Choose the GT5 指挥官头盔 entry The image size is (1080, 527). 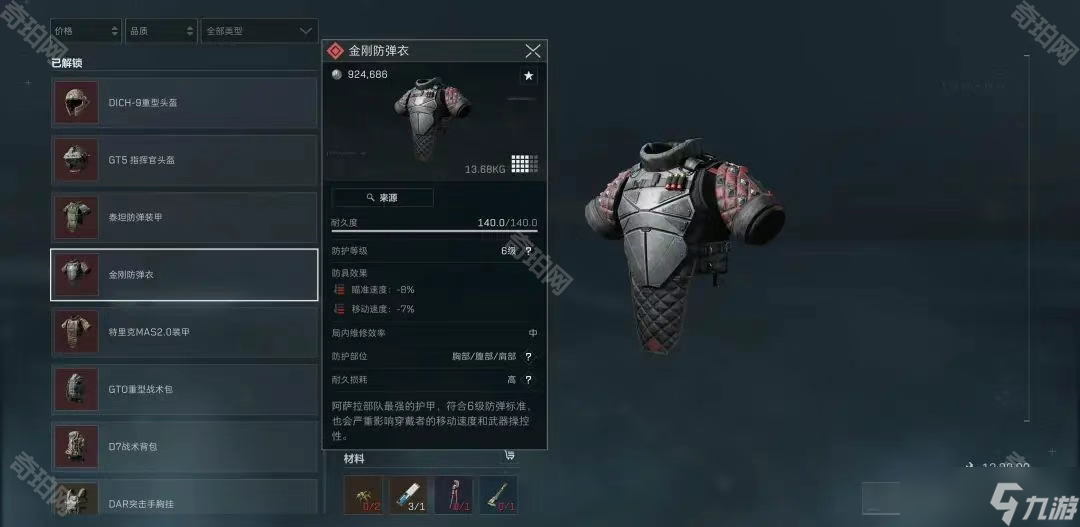click(184, 160)
